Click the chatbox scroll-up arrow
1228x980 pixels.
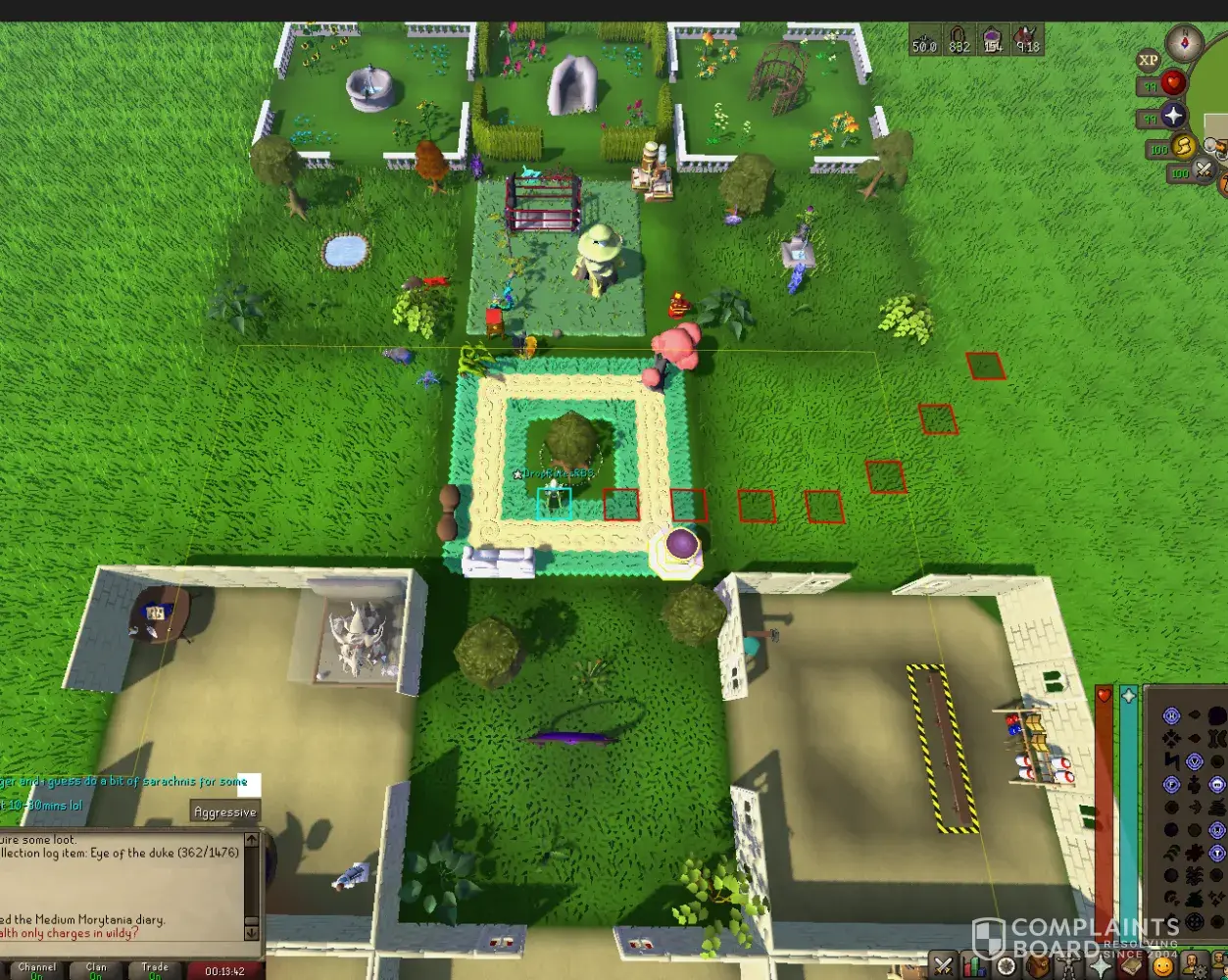coord(252,840)
